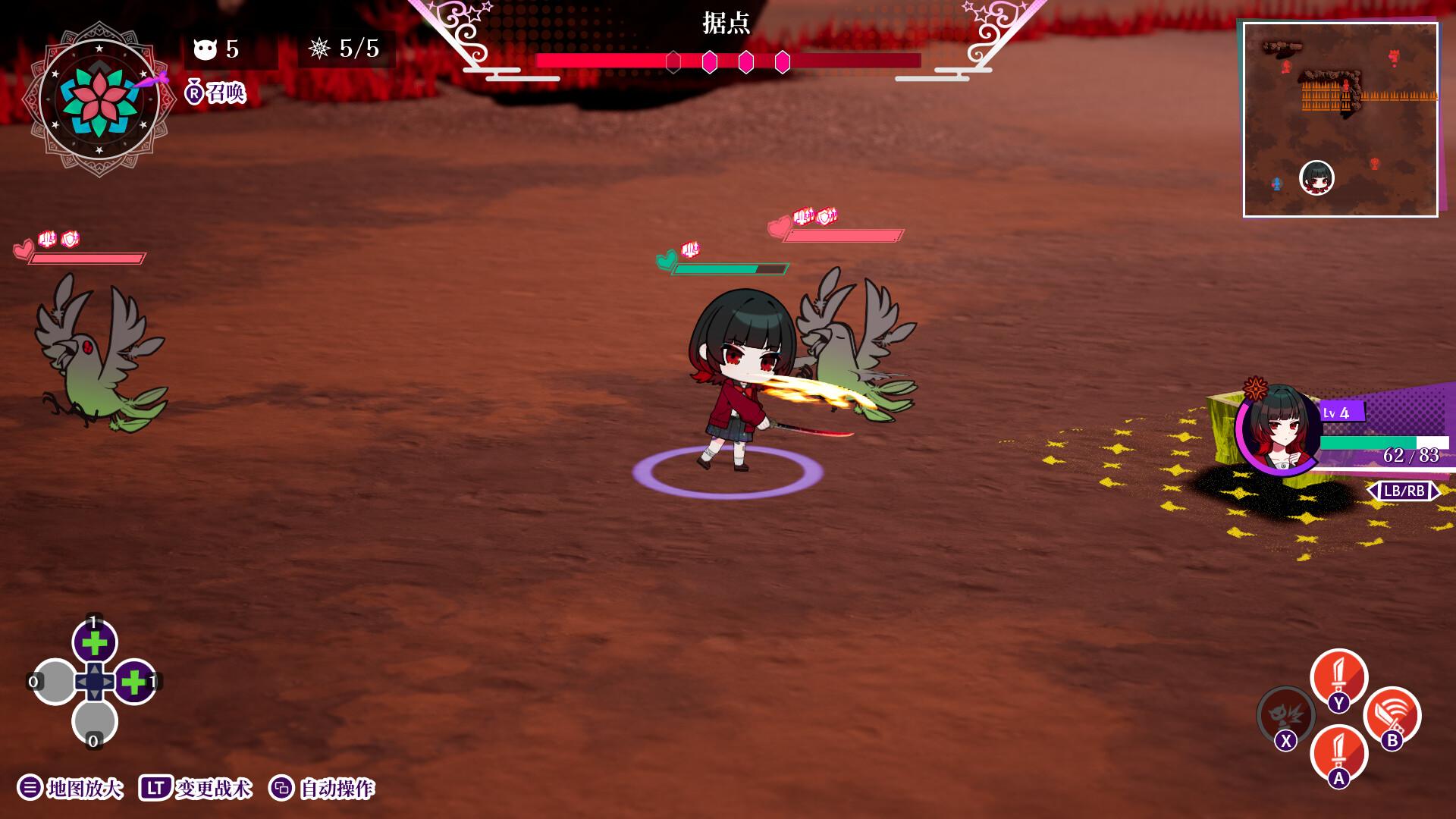Switch characters with the LB/RB toggle

(x=1404, y=491)
